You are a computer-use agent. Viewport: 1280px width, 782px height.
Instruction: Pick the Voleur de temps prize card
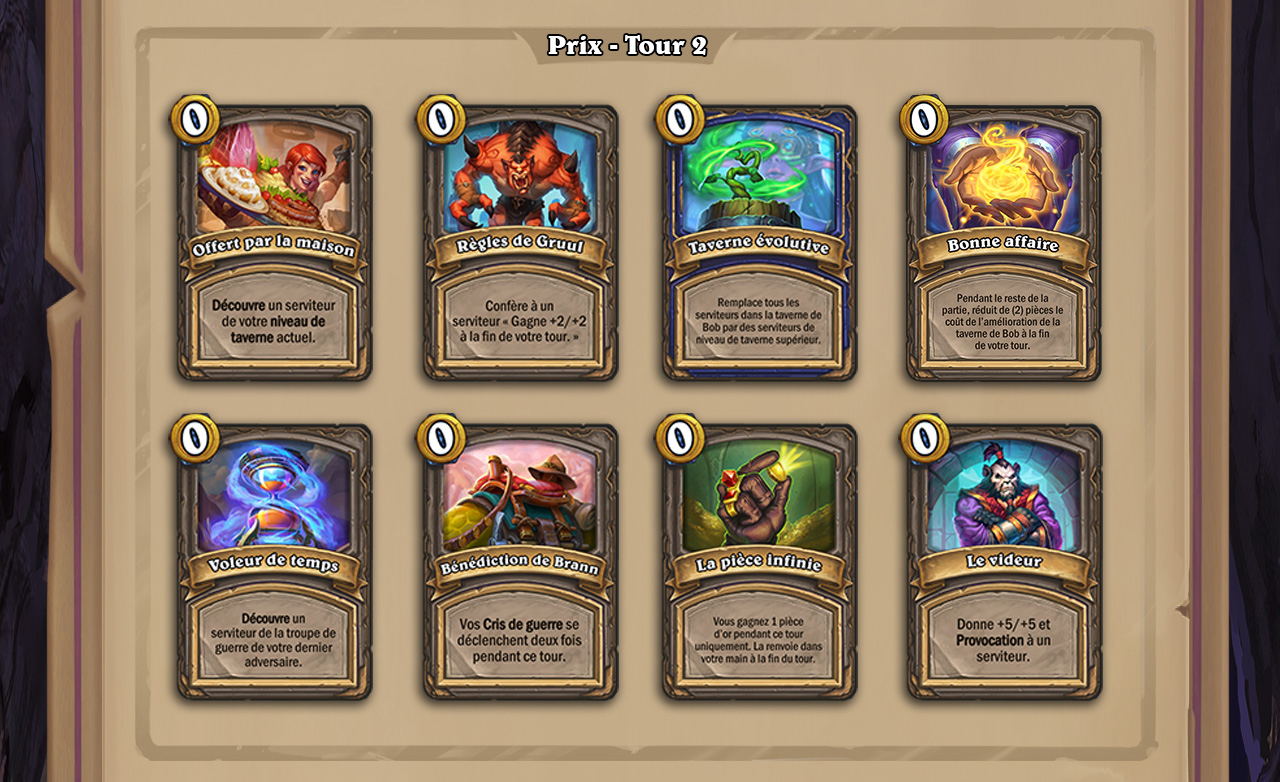click(x=275, y=560)
